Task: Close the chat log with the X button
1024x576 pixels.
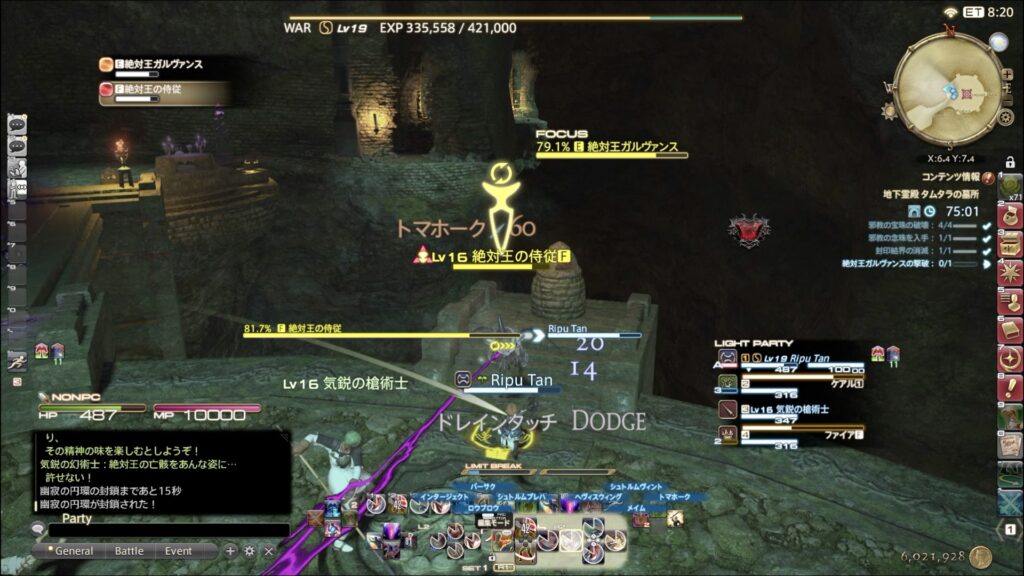Action: click(x=268, y=551)
